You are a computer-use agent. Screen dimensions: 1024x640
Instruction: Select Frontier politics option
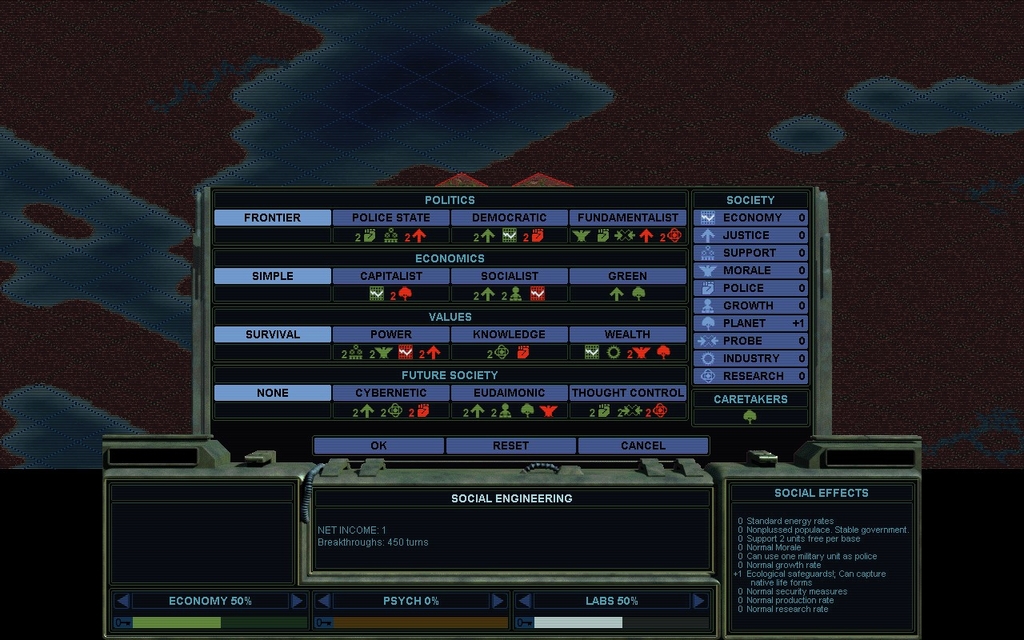(272, 218)
